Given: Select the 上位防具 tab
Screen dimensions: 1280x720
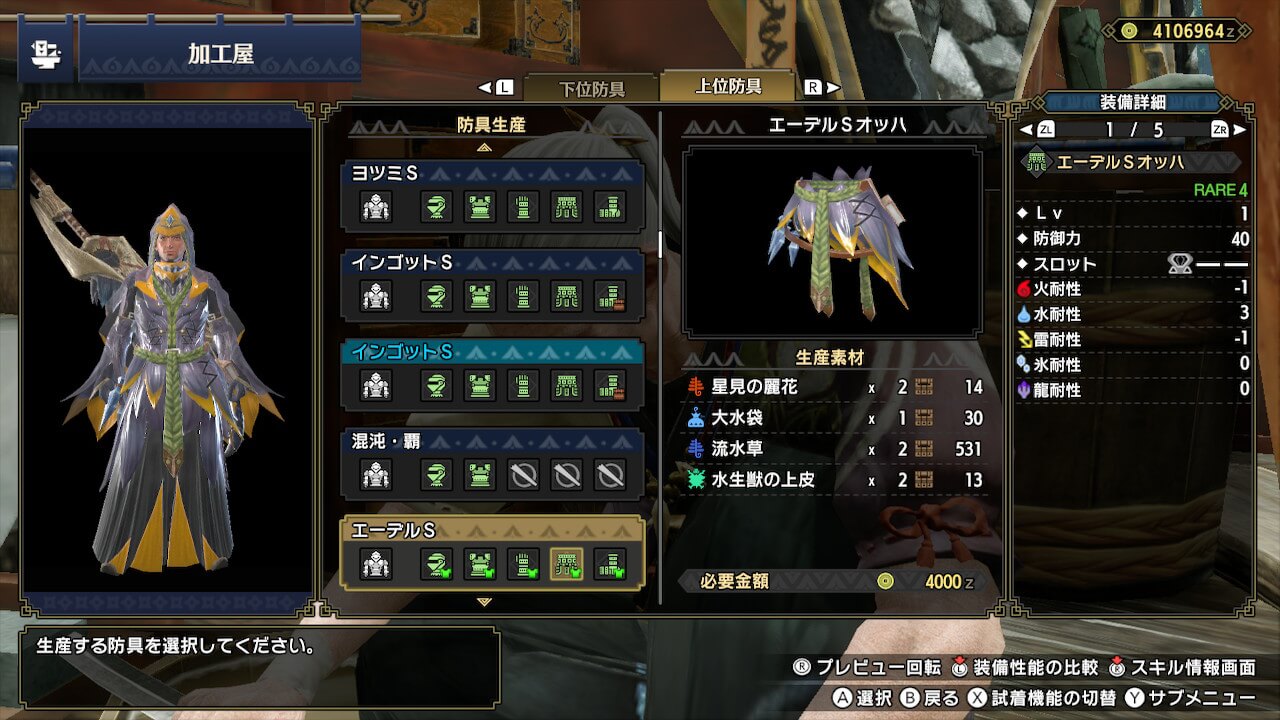Looking at the screenshot, I should (727, 86).
